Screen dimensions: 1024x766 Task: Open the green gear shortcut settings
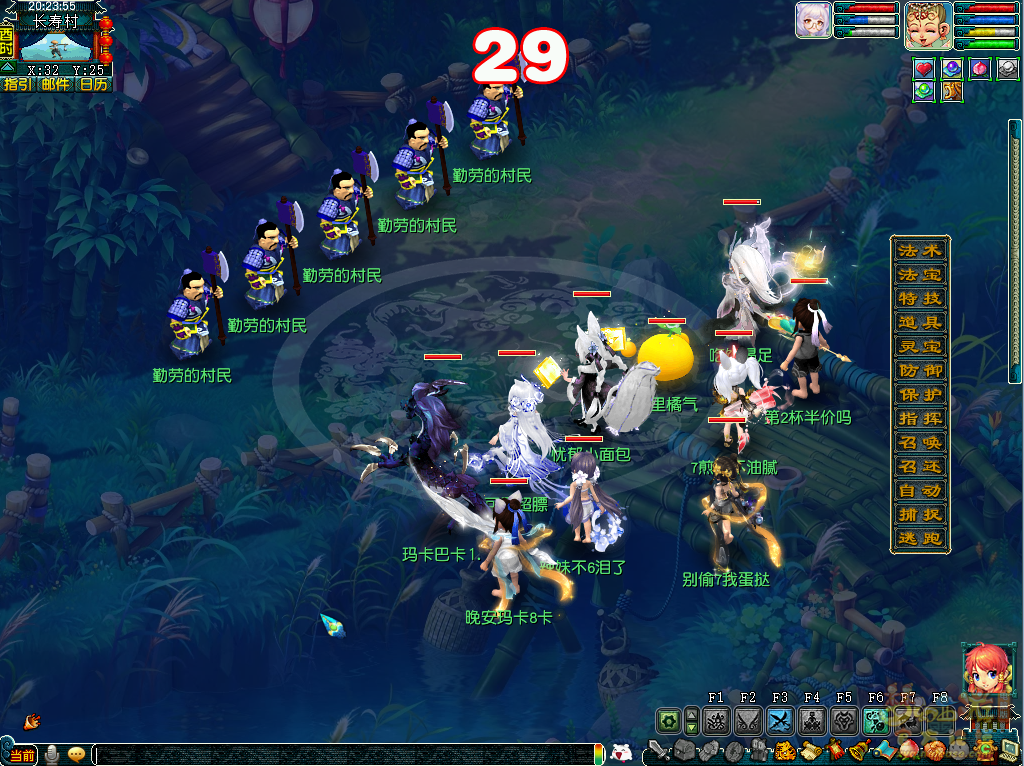tap(668, 720)
